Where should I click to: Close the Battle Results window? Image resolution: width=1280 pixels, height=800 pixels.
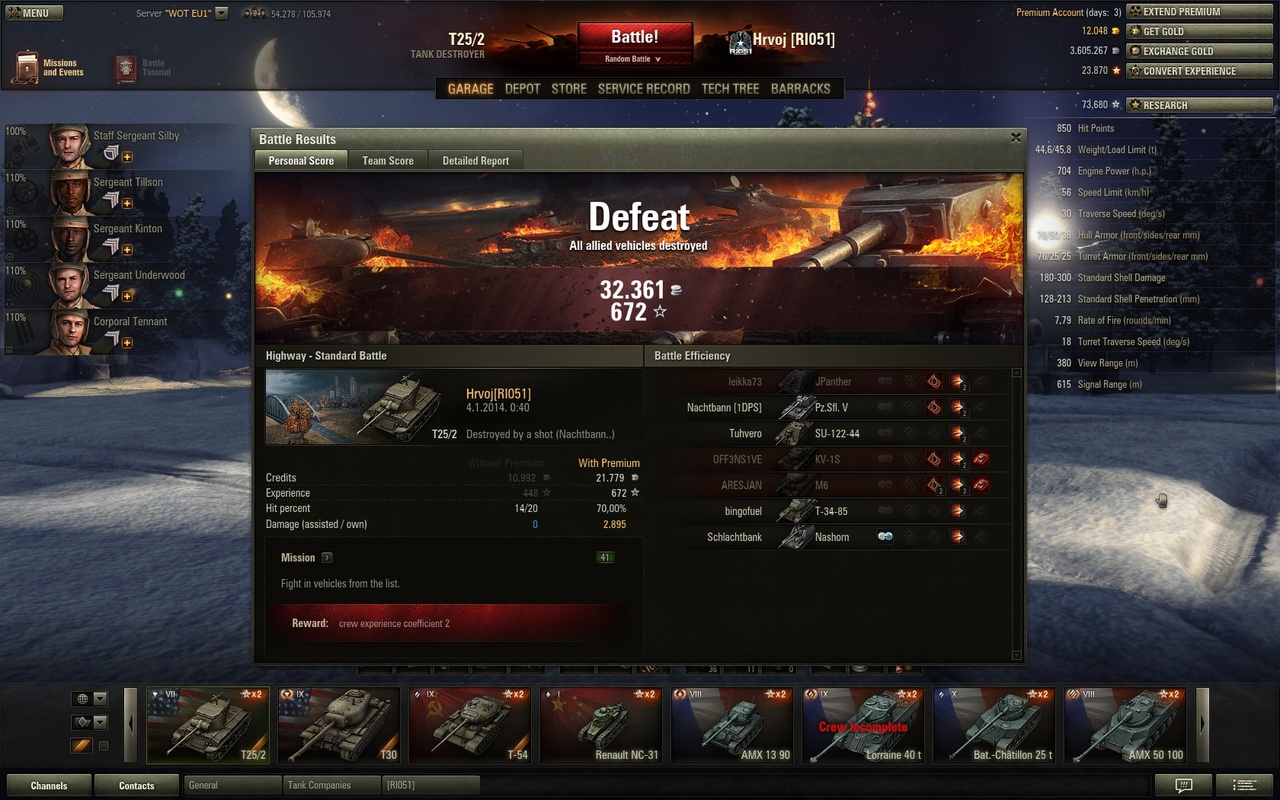tap(1016, 138)
